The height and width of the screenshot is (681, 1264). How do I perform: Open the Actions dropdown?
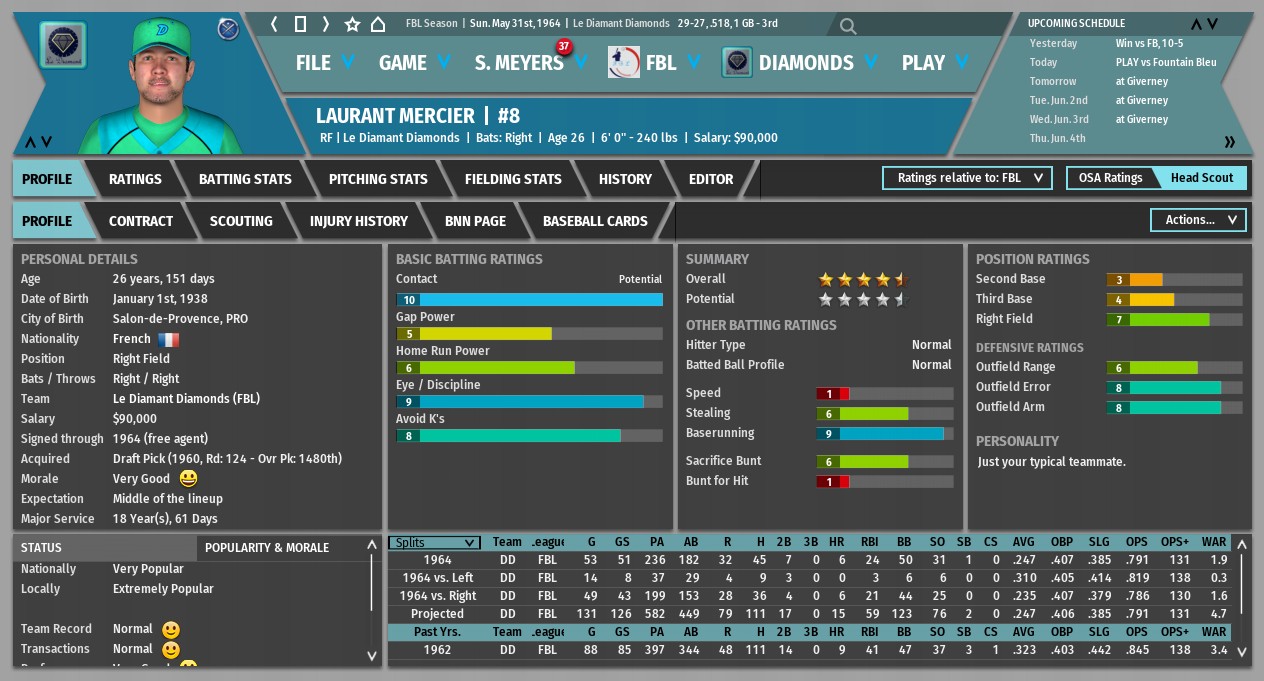tap(1198, 220)
